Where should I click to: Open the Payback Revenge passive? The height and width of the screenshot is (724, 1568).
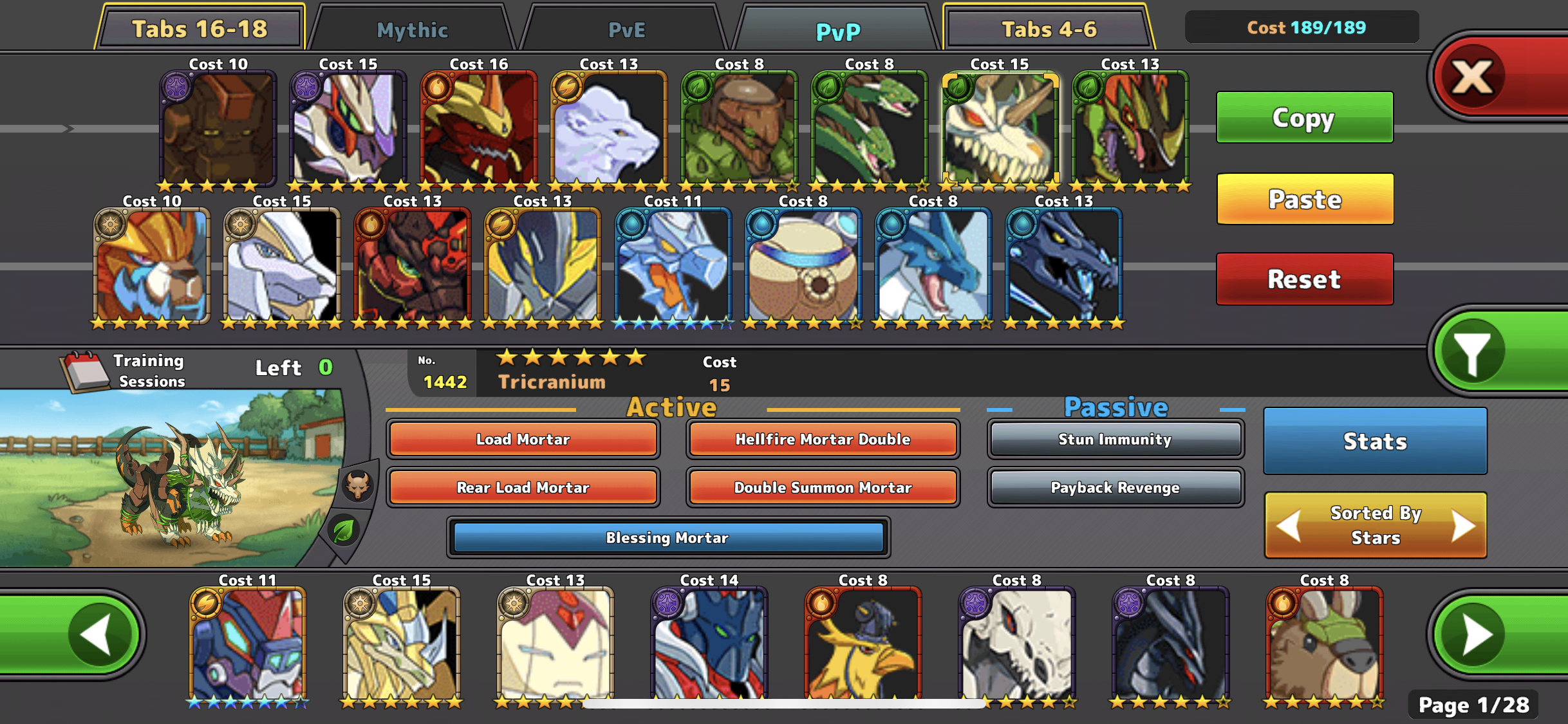click(1115, 488)
